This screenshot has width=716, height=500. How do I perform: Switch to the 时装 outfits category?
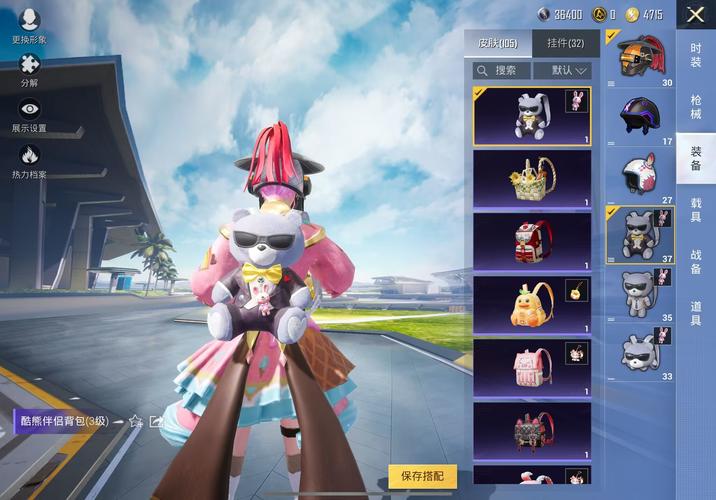pos(696,56)
